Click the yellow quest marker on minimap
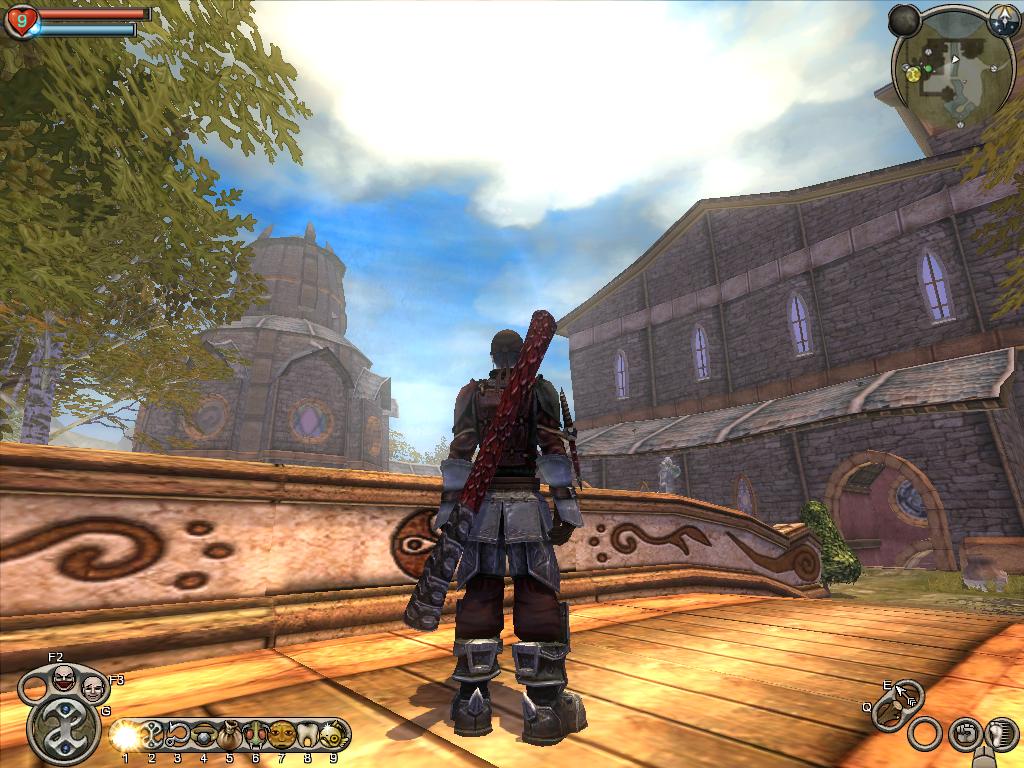 913,73
